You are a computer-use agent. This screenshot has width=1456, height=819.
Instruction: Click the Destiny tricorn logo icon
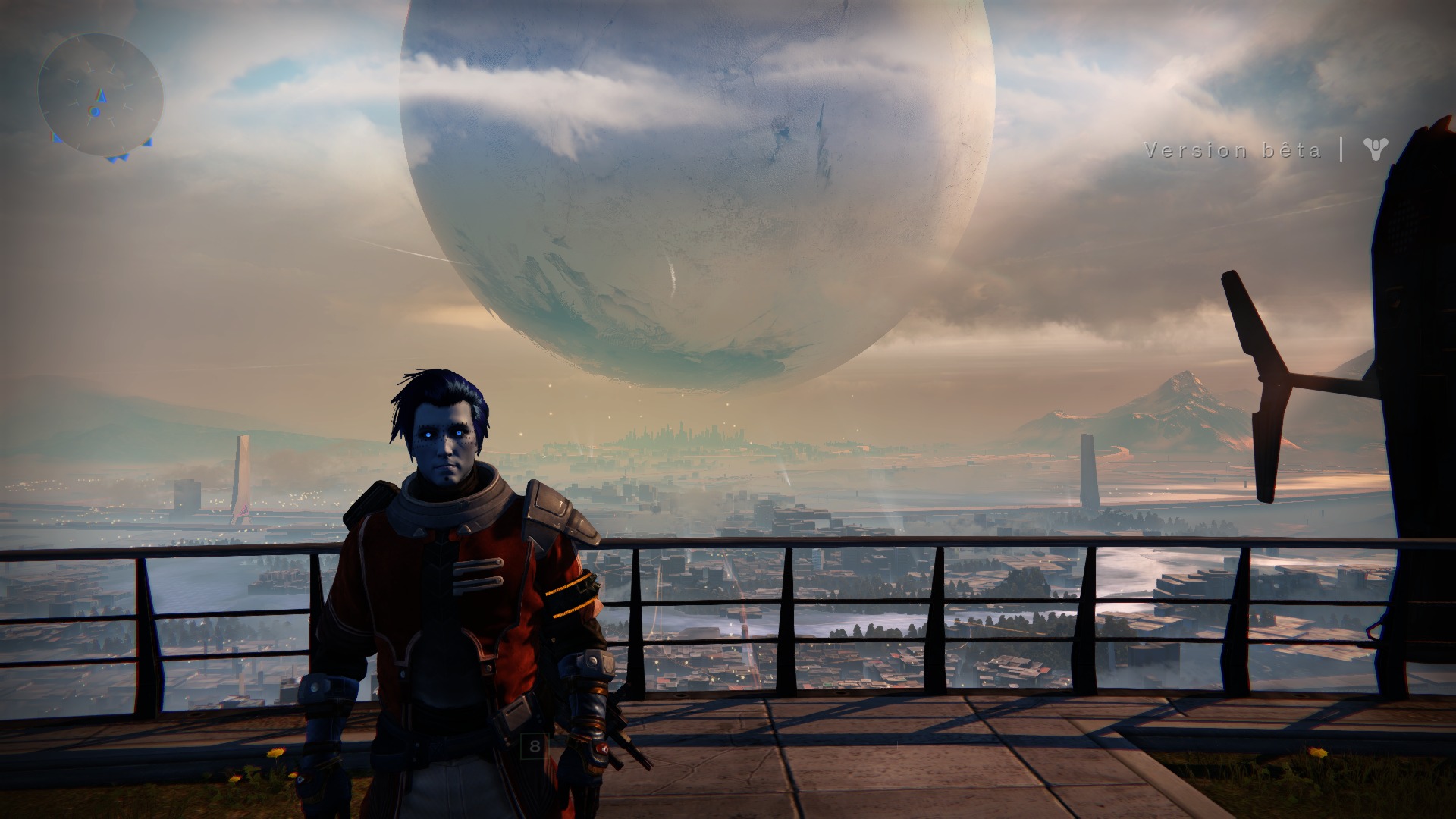(x=1374, y=149)
